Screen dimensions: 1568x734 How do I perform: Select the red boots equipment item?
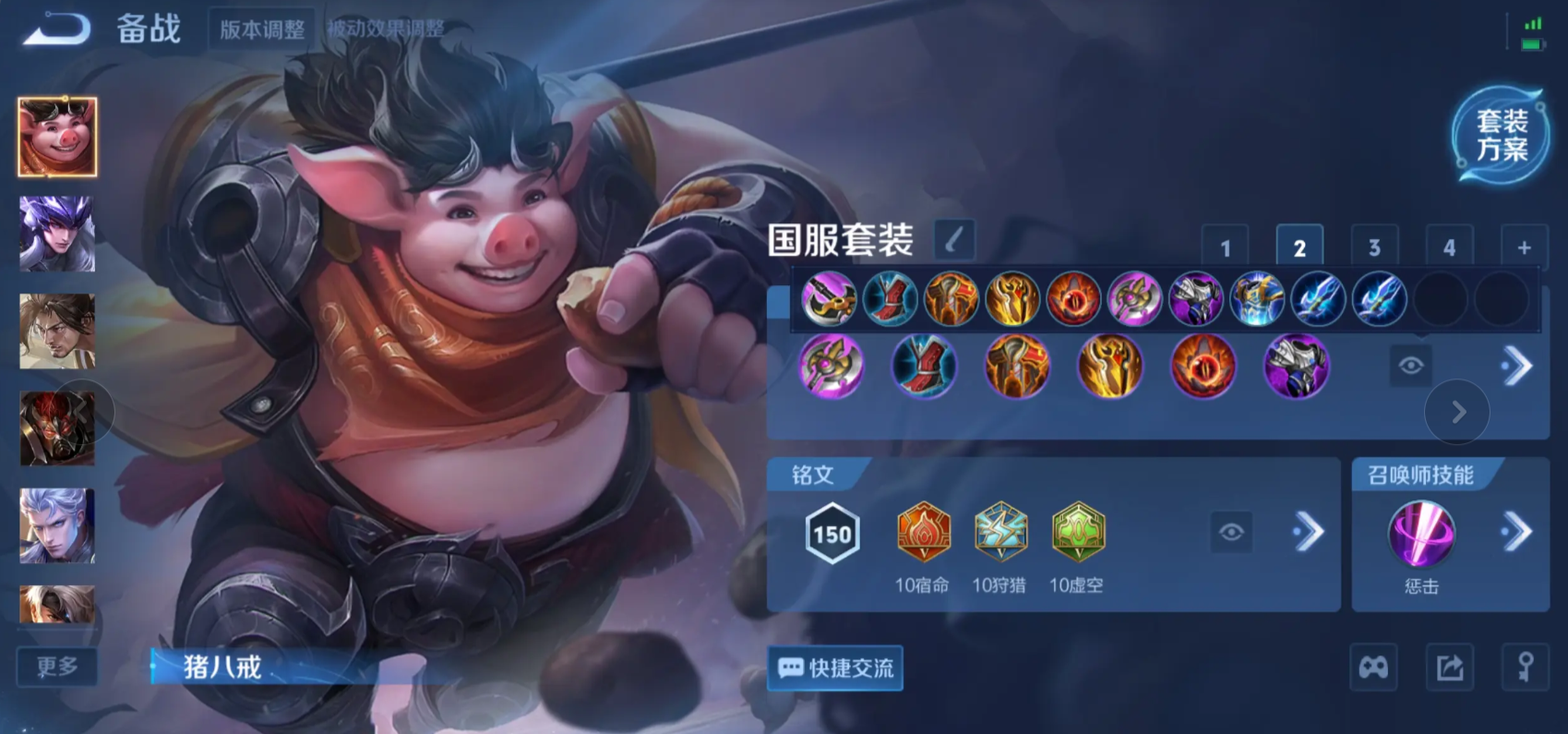coord(924,367)
